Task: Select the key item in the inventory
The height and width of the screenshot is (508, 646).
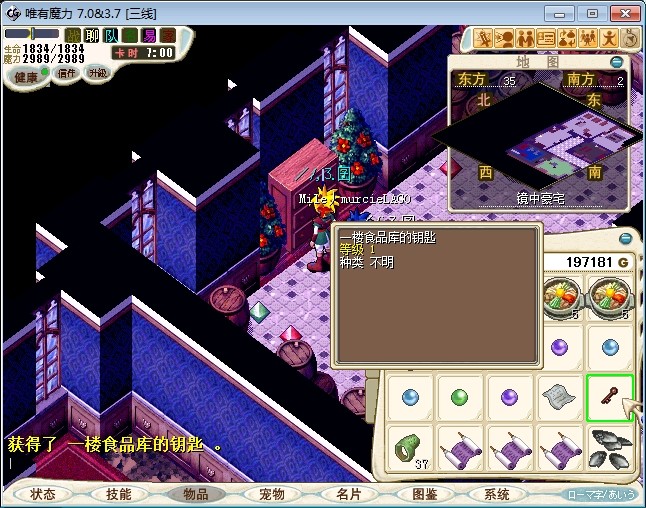Action: click(x=610, y=397)
